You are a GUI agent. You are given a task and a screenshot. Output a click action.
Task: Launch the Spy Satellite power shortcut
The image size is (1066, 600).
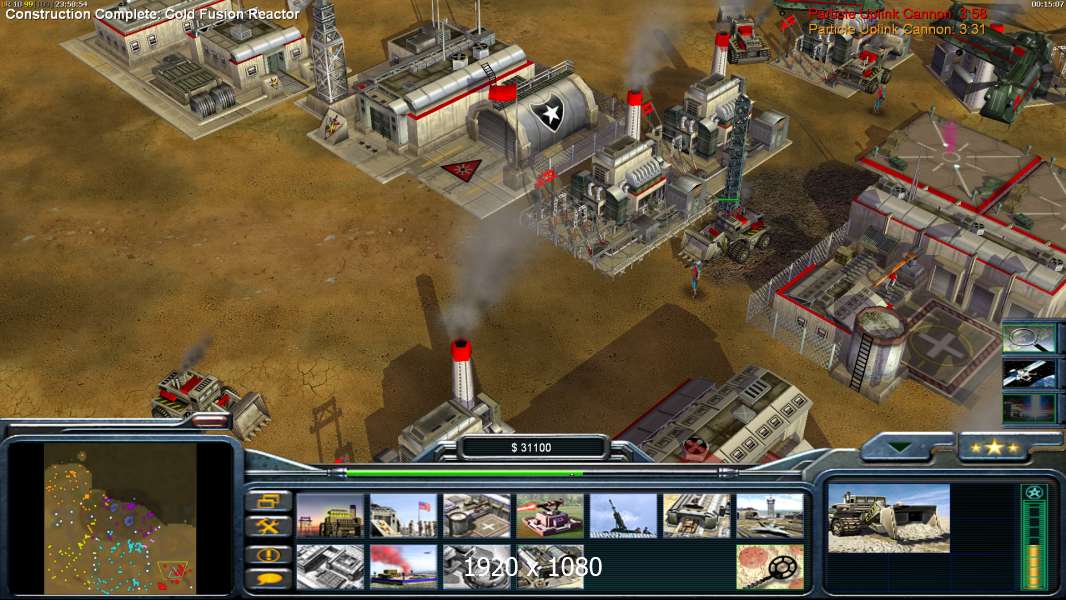(1029, 373)
